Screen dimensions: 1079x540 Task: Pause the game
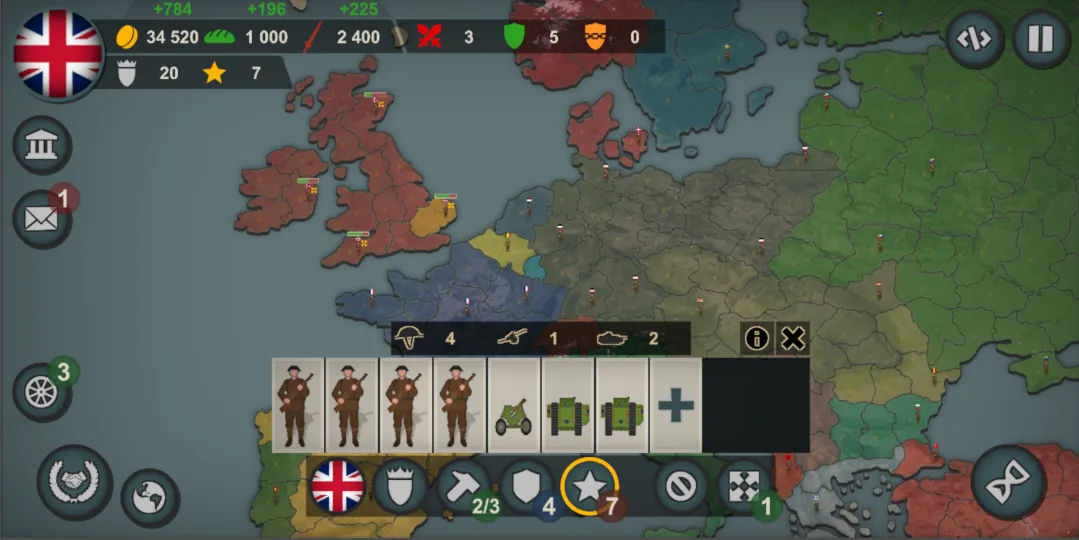(x=1041, y=40)
